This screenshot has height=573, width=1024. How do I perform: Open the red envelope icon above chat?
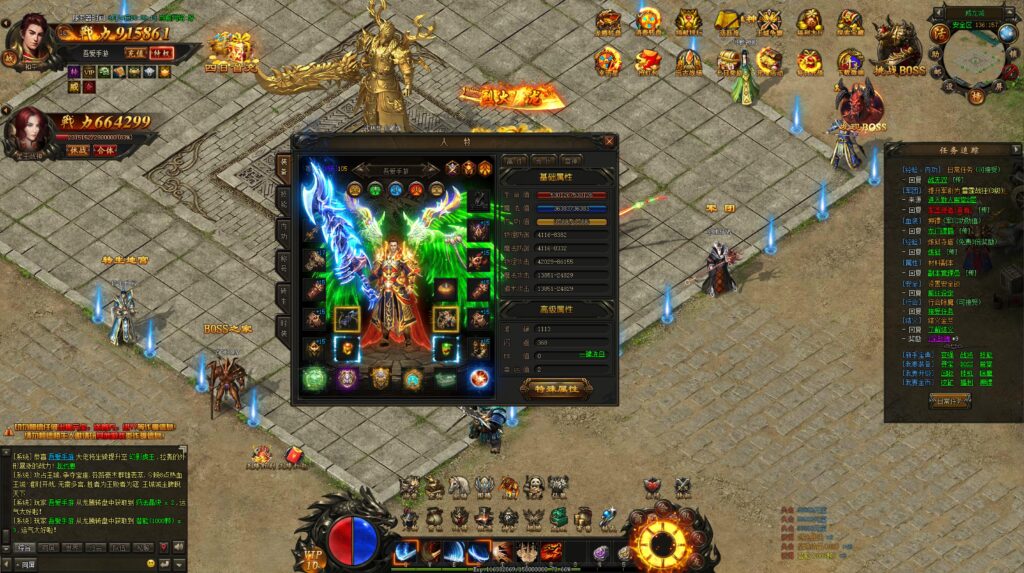294,456
